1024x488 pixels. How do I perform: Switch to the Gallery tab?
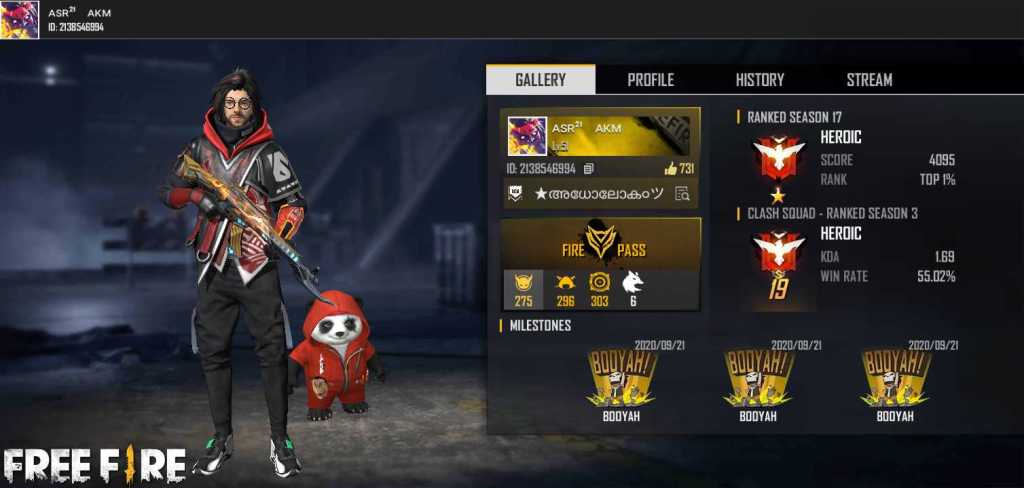point(540,80)
